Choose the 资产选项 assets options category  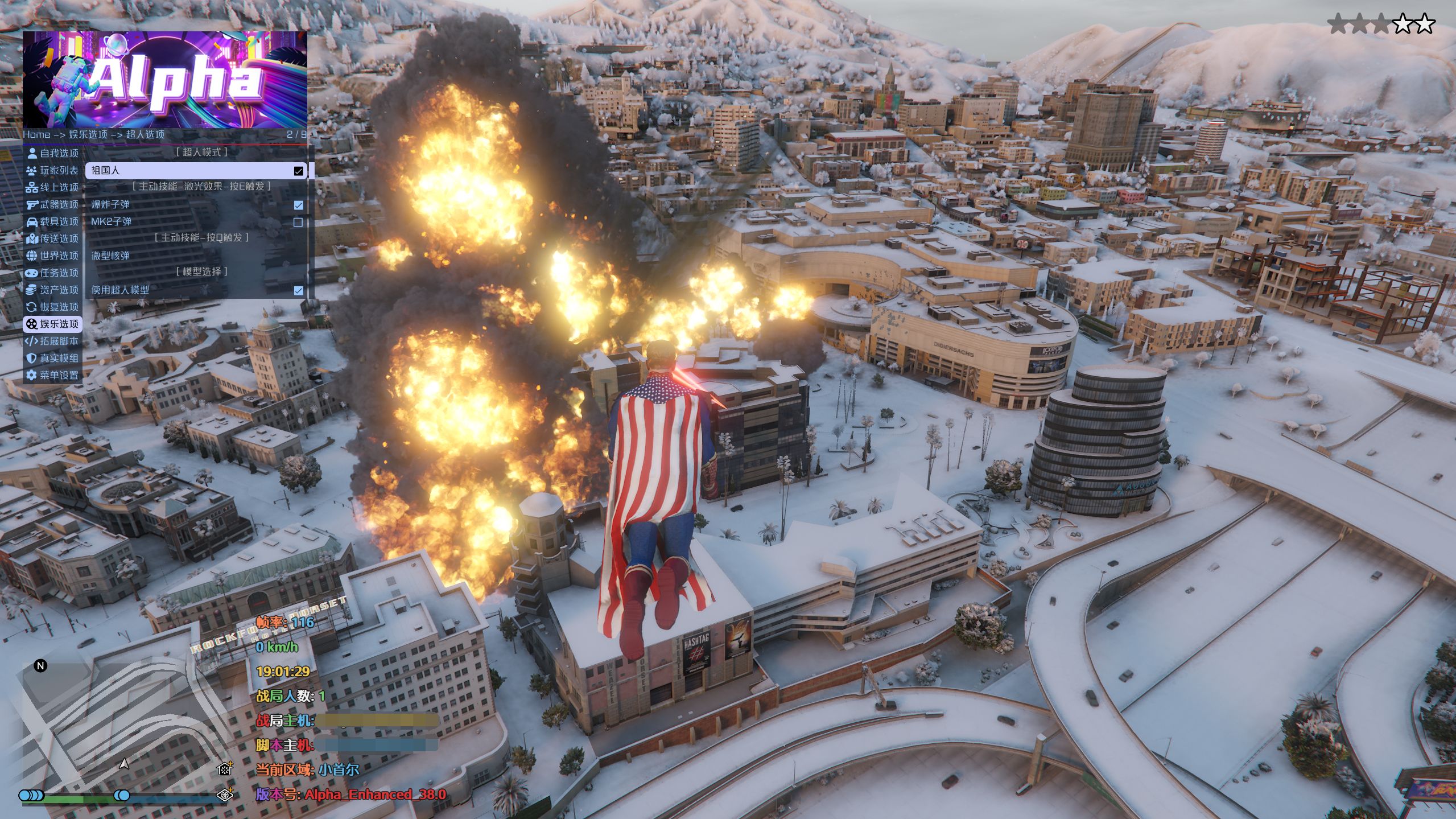click(x=52, y=290)
